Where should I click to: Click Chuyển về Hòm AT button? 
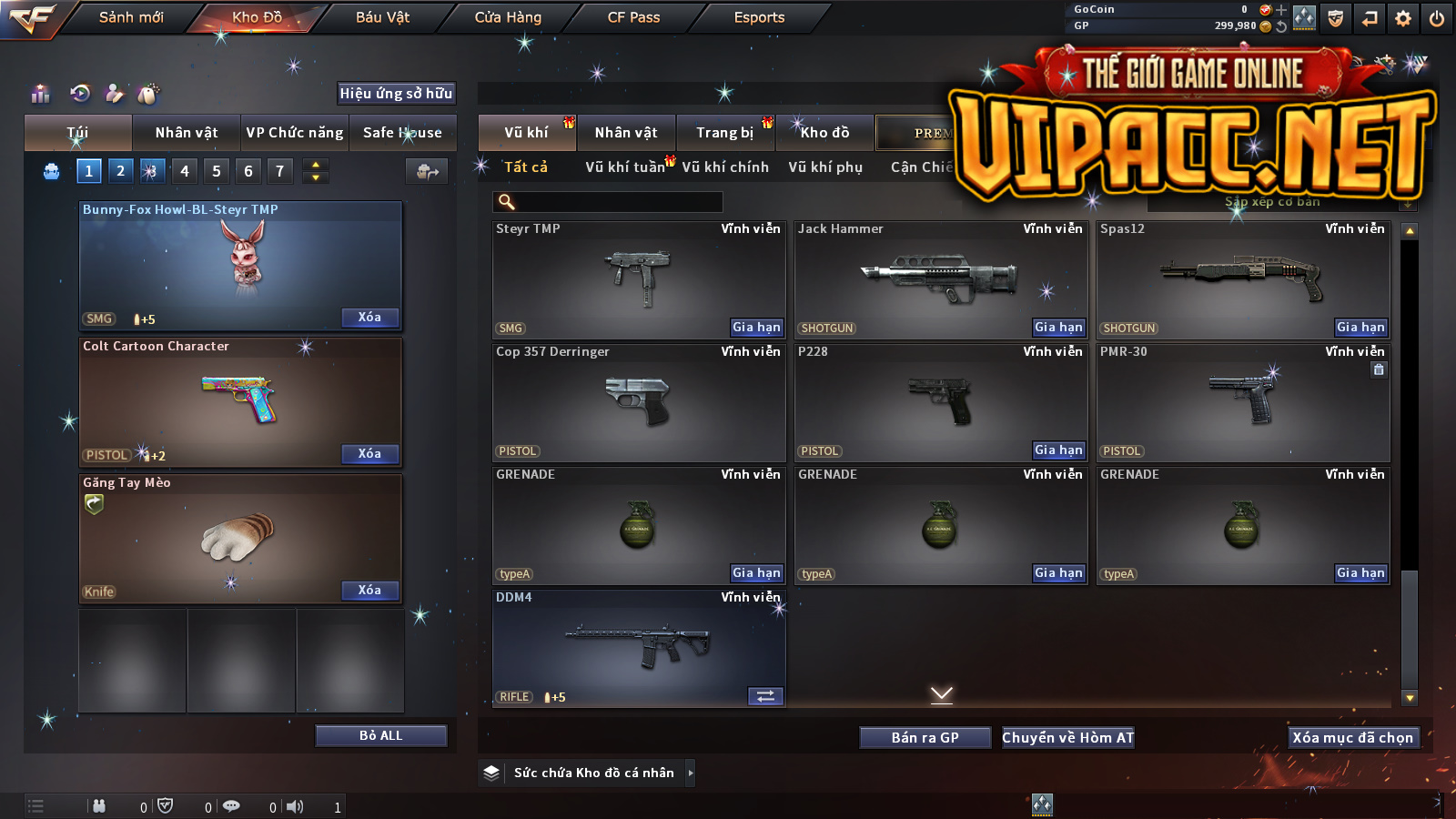[x=1067, y=738]
